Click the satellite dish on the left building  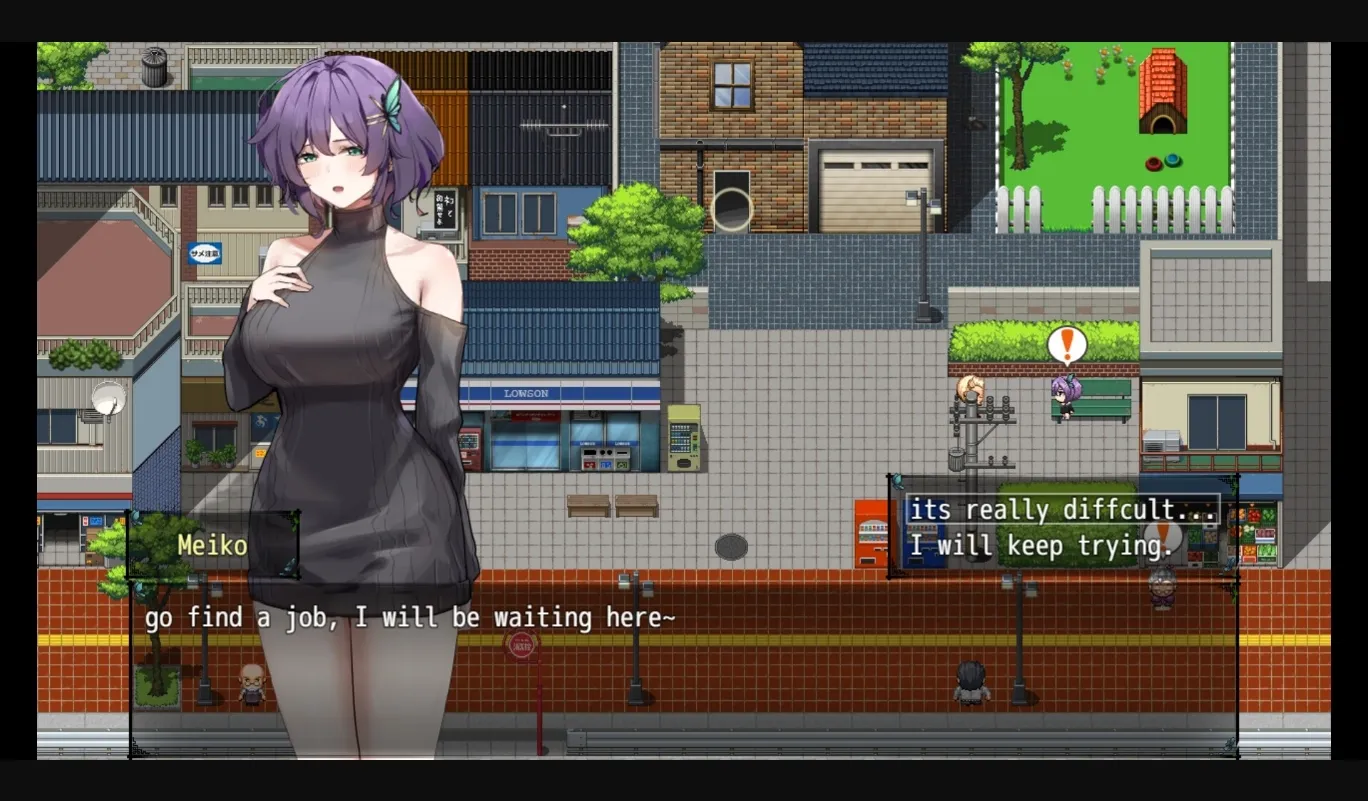pos(107,398)
